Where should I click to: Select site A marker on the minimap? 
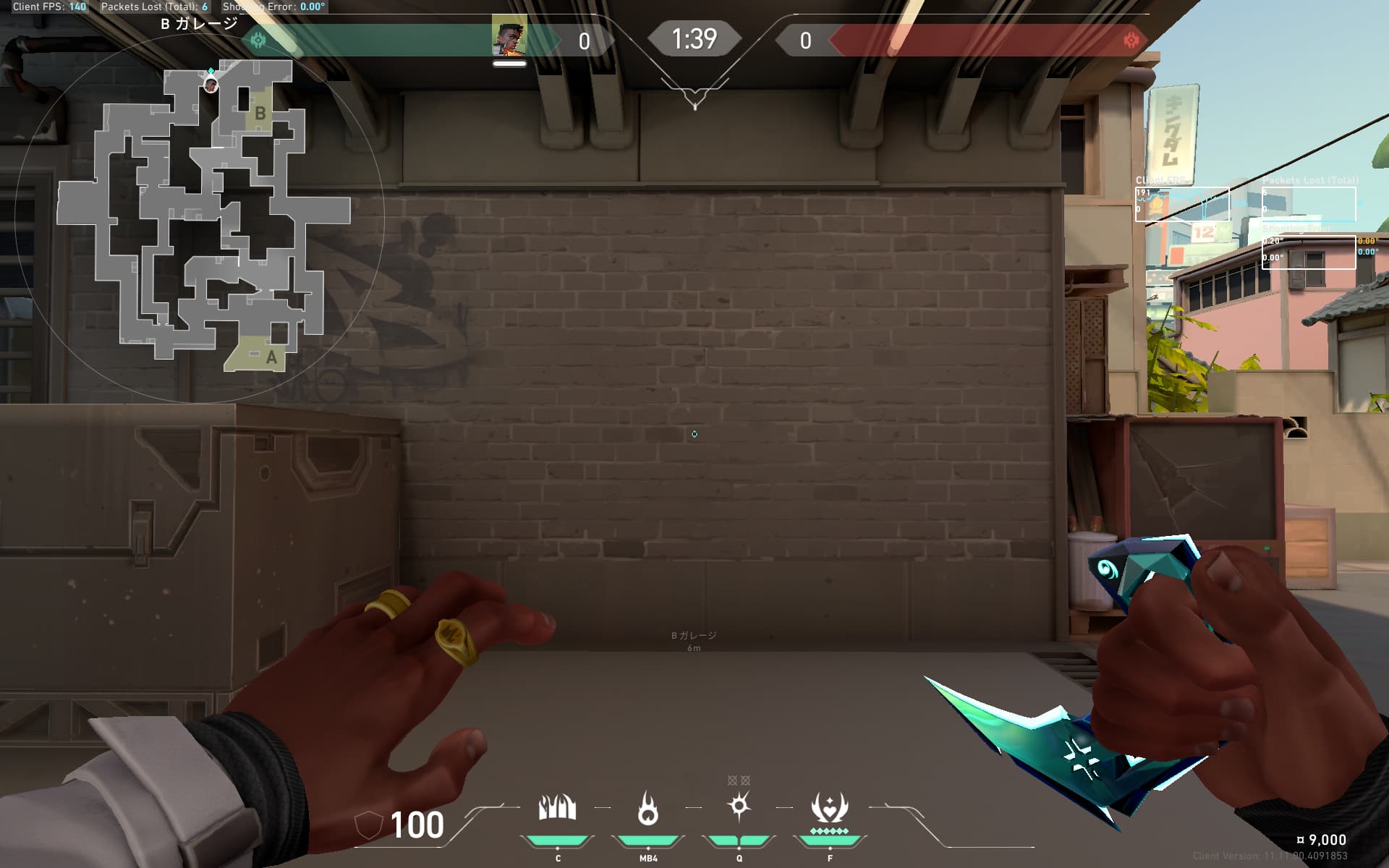coord(271,357)
